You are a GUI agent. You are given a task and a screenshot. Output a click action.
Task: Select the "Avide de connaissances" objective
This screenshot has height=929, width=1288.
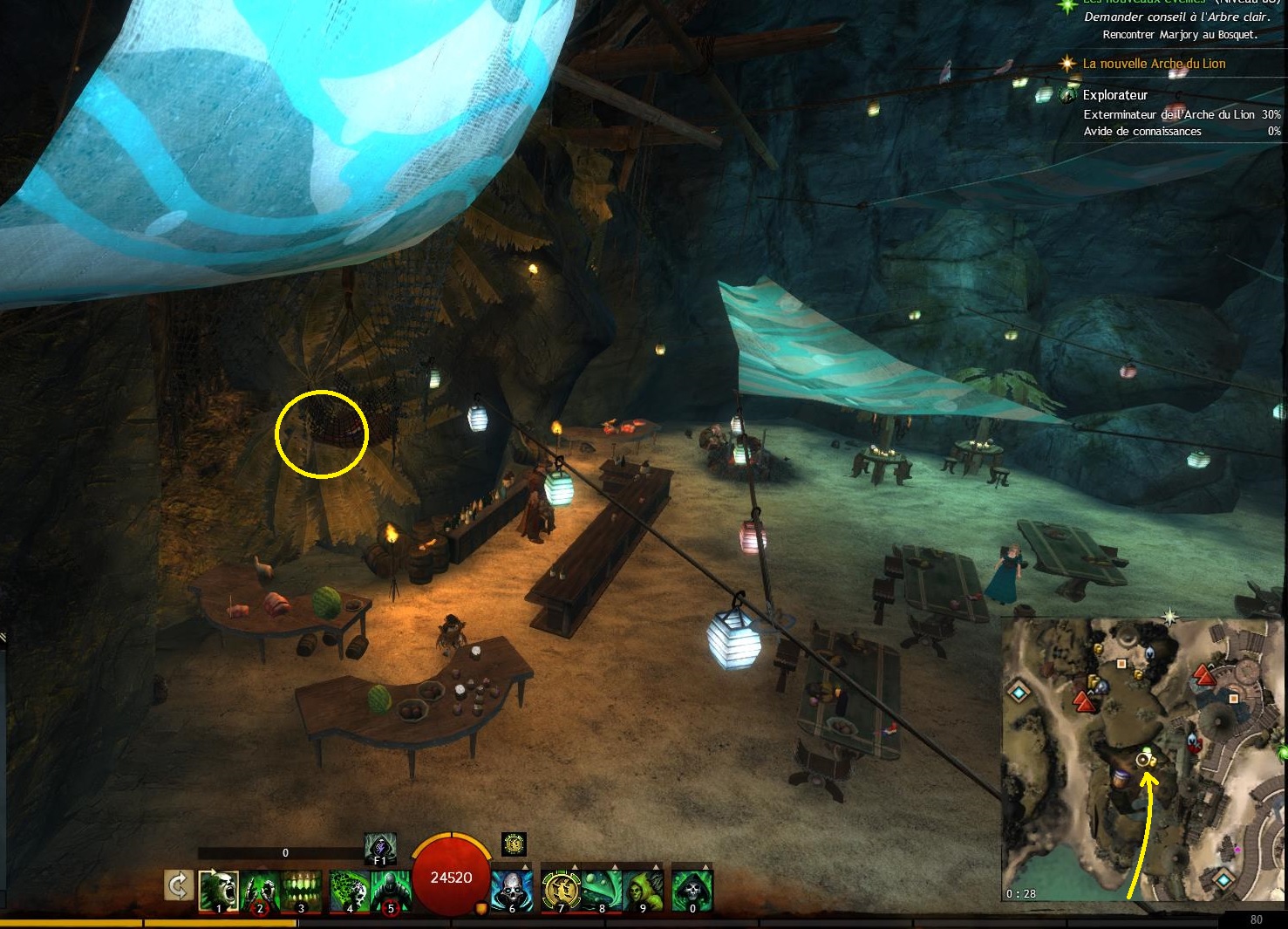click(x=1142, y=132)
